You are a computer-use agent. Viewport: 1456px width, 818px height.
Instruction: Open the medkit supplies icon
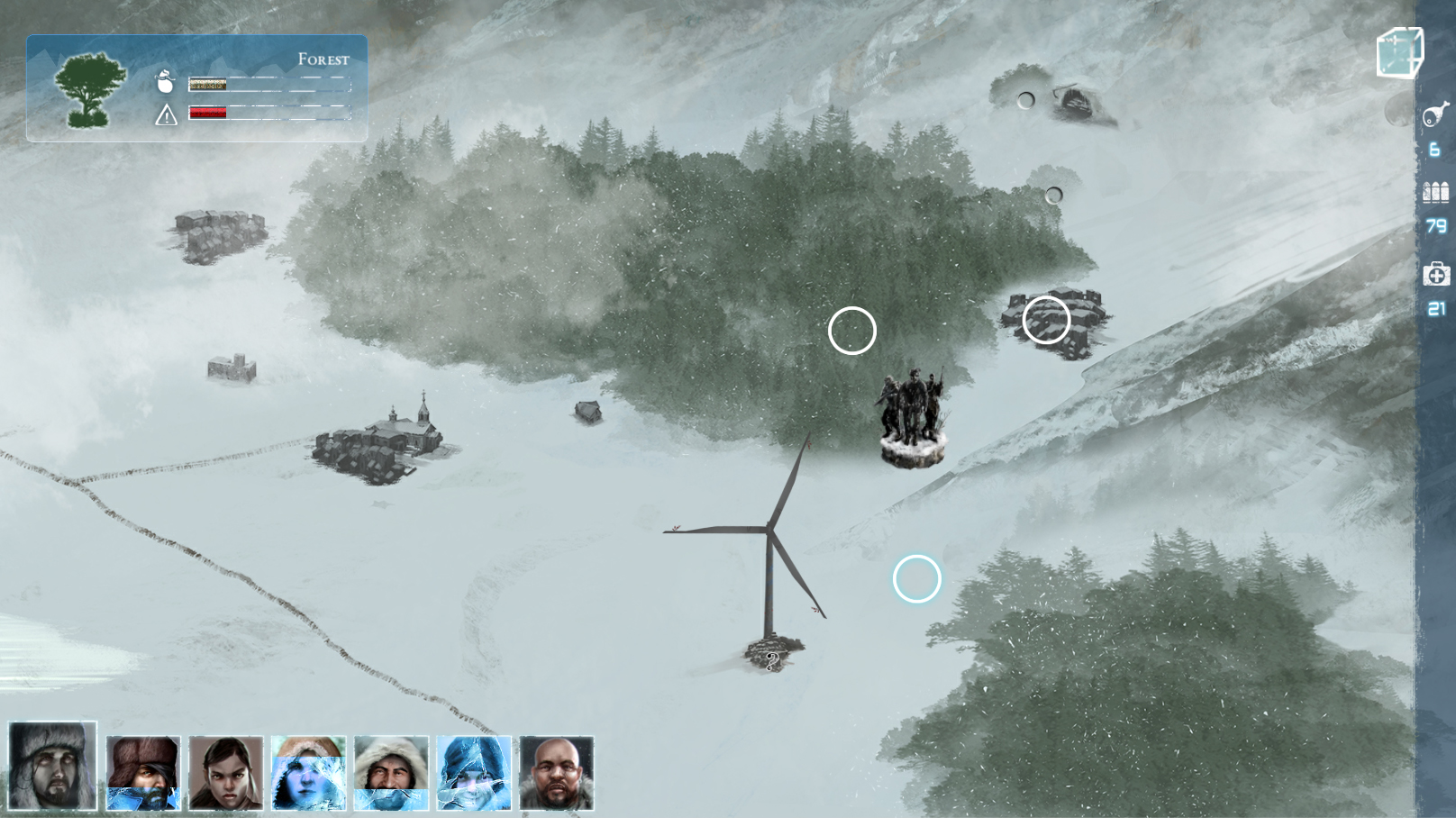(1436, 272)
